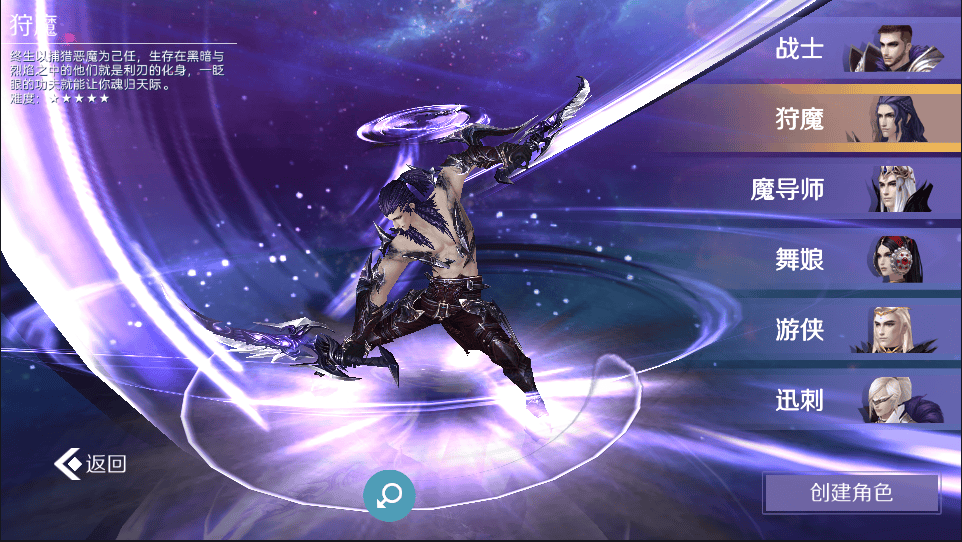Tap the round magnifier icon
This screenshot has width=962, height=542.
tap(388, 494)
